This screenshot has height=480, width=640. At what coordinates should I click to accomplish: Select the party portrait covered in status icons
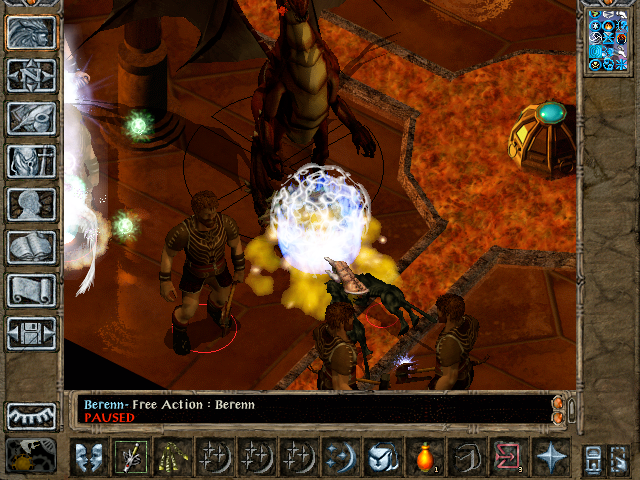(x=607, y=41)
